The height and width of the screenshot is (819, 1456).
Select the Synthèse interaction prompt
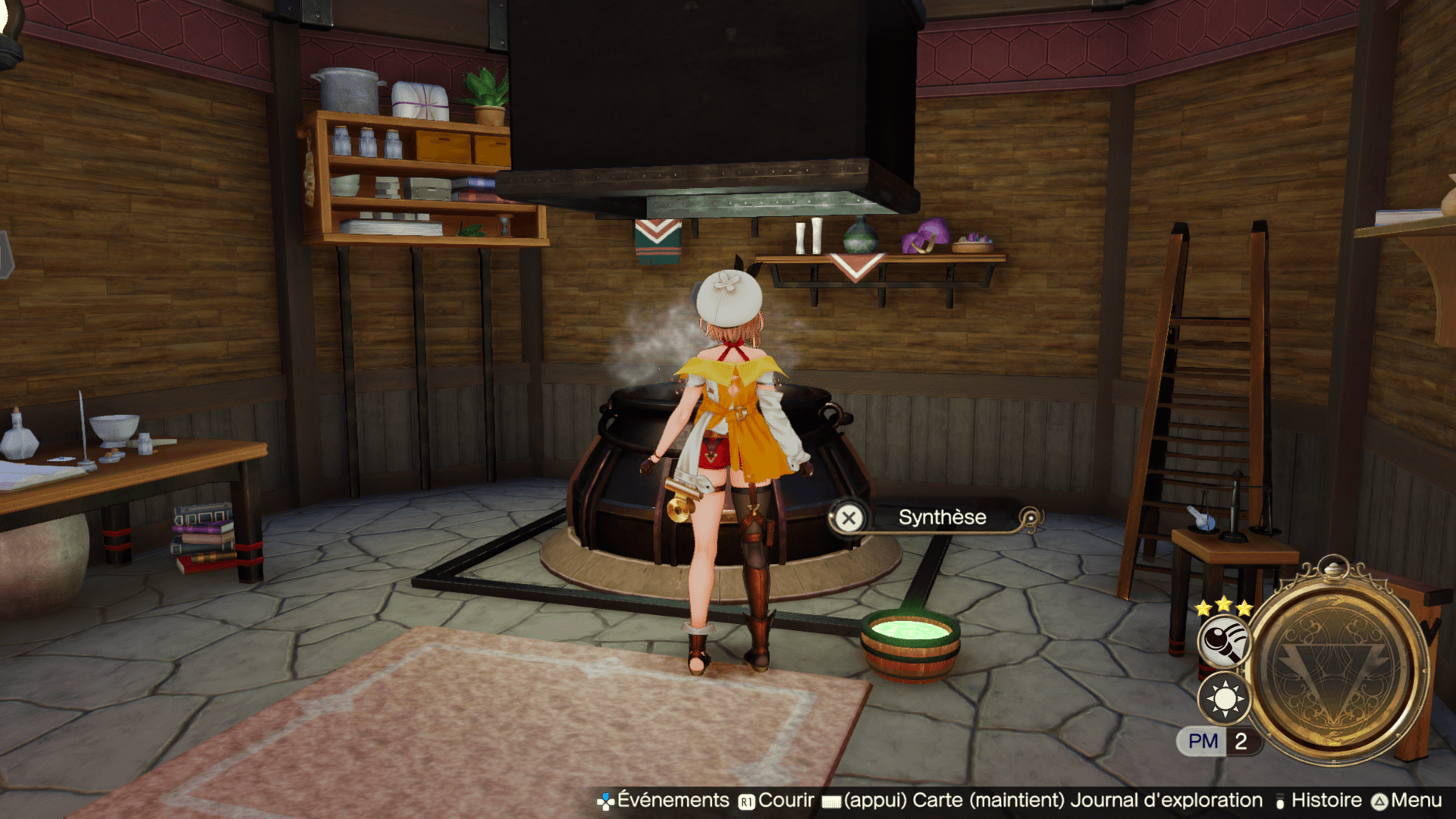click(x=941, y=518)
